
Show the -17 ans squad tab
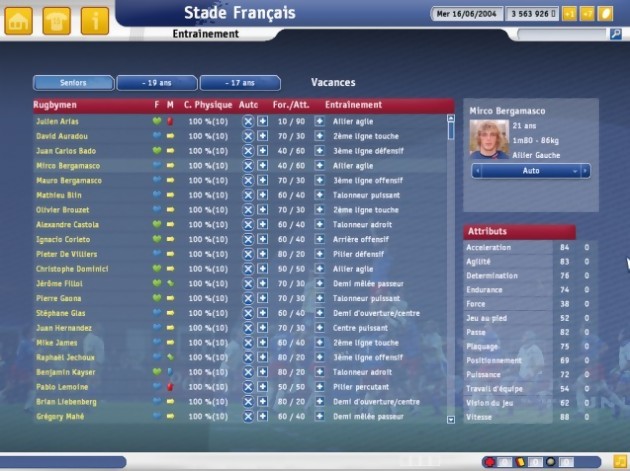pyautogui.click(x=240, y=83)
